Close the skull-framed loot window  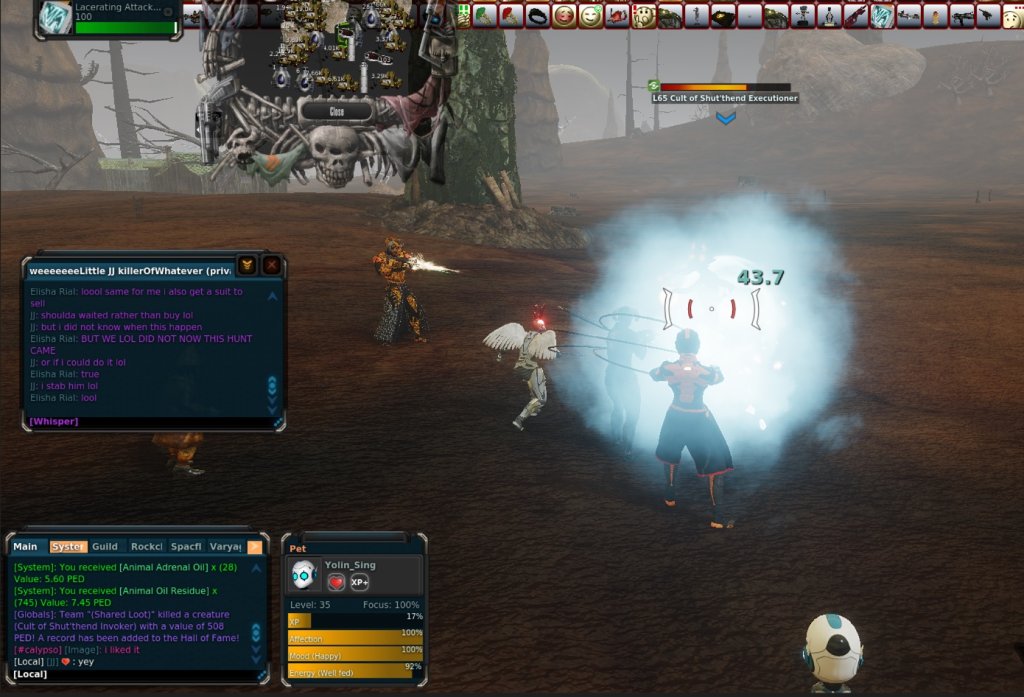click(337, 112)
